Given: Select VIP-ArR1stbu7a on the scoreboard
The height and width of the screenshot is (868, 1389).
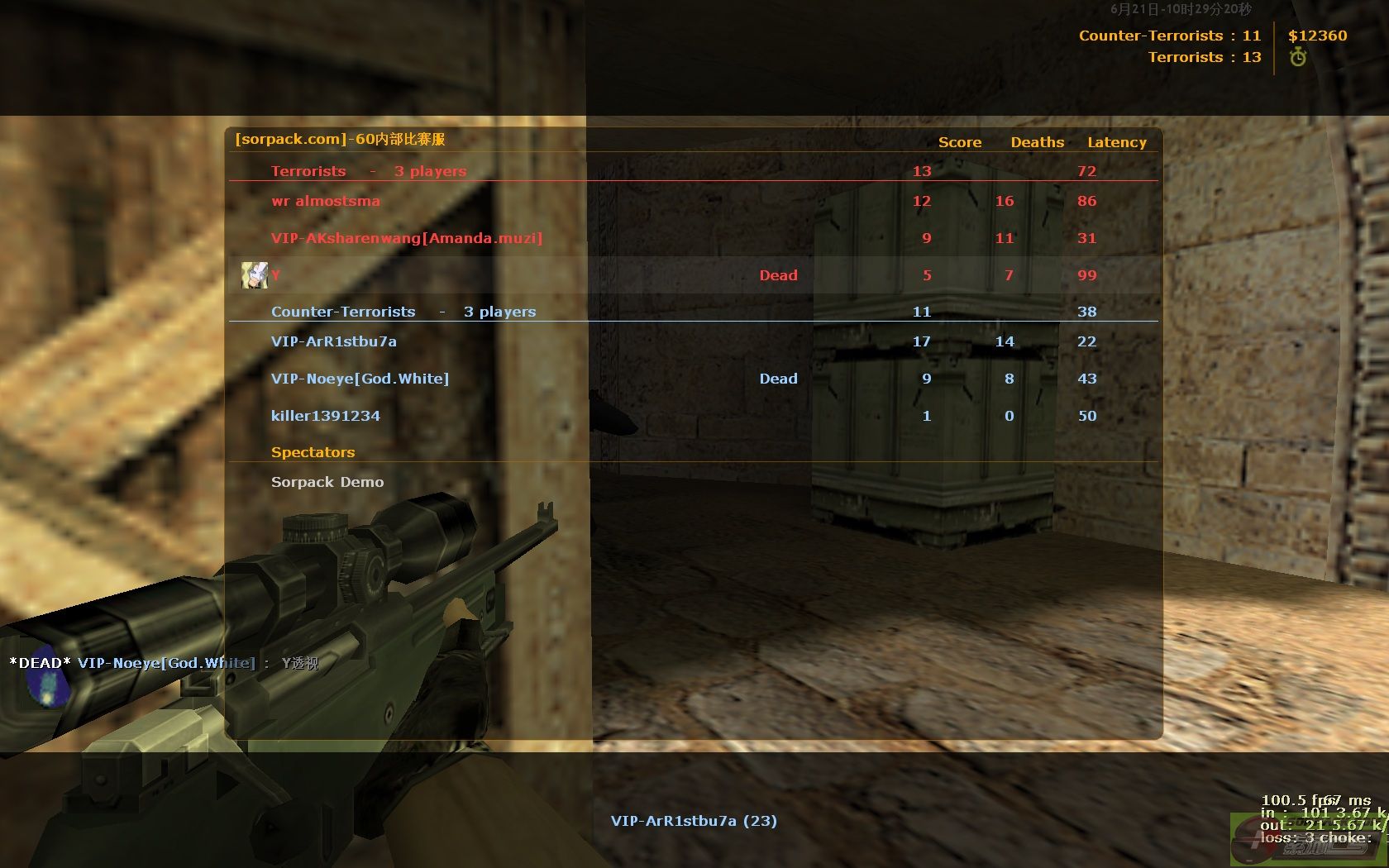Looking at the screenshot, I should (334, 341).
